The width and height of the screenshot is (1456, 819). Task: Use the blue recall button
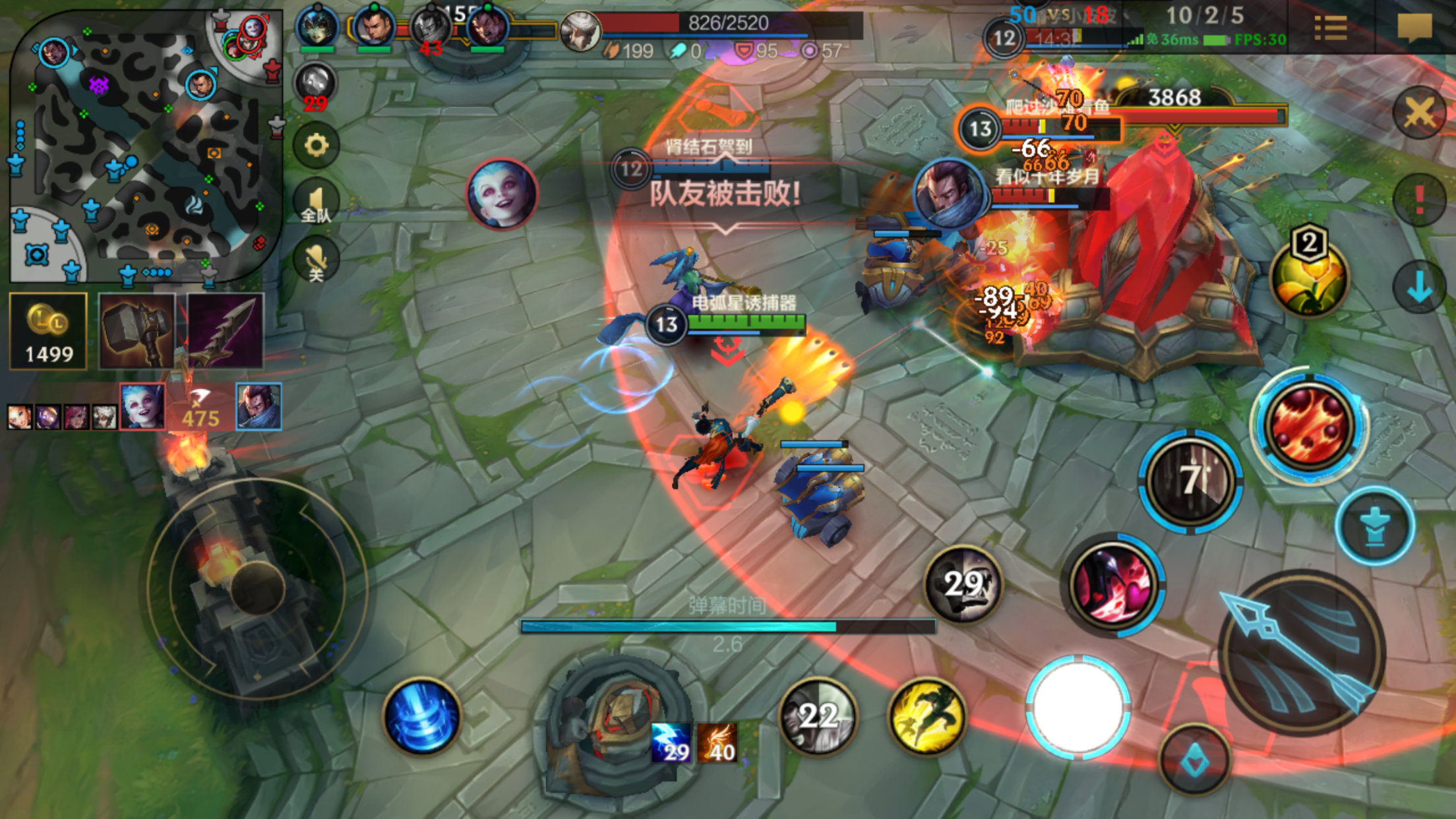(422, 716)
